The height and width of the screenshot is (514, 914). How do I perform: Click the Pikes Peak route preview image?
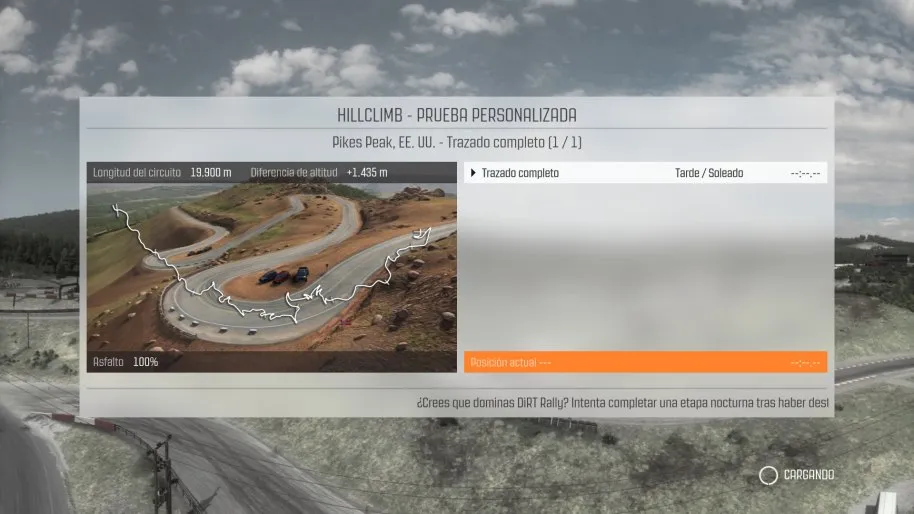coord(271,267)
